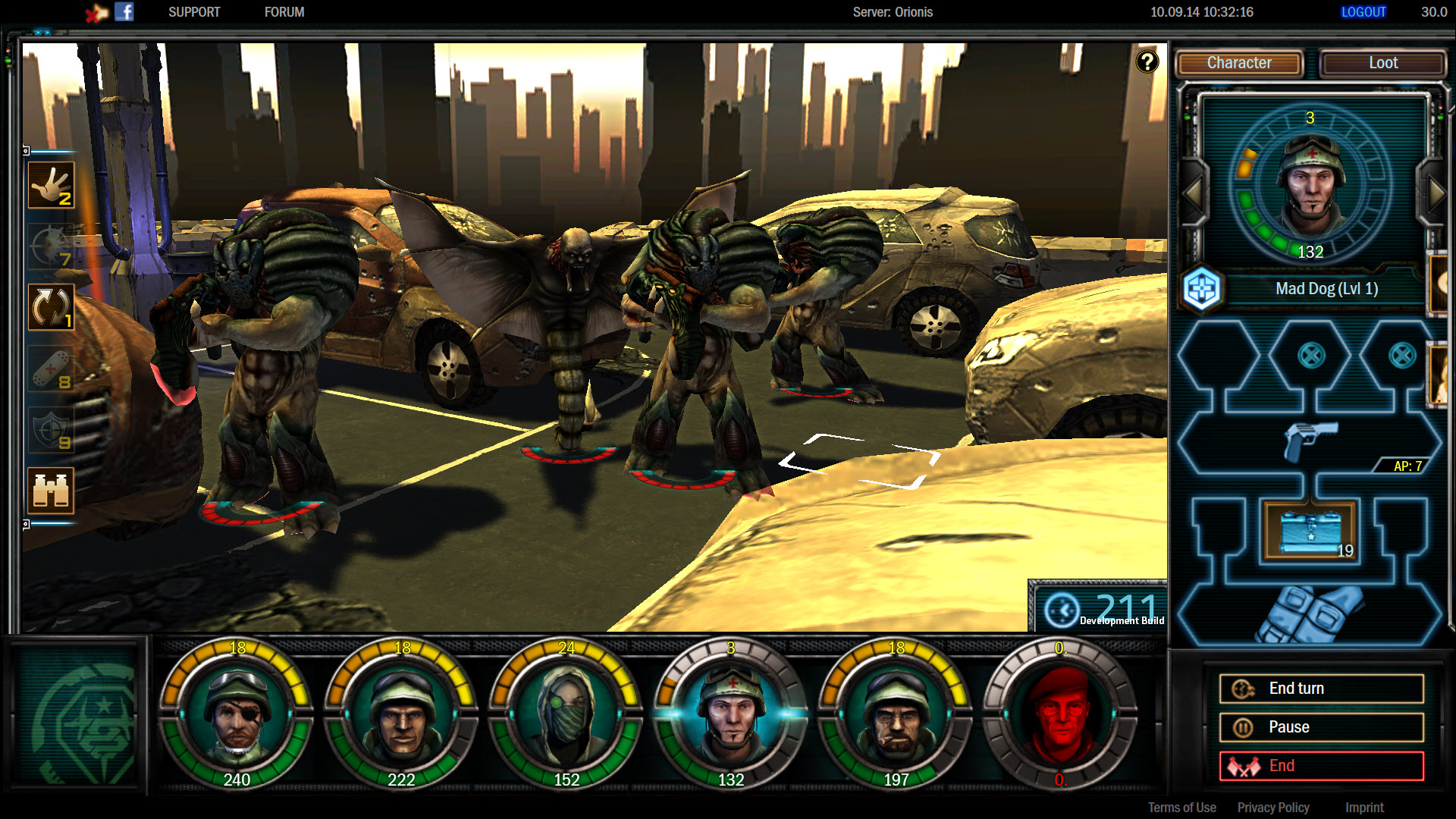Select the eyepatch soldier's portrait with 240 health
The height and width of the screenshot is (819, 1456).
[x=237, y=714]
